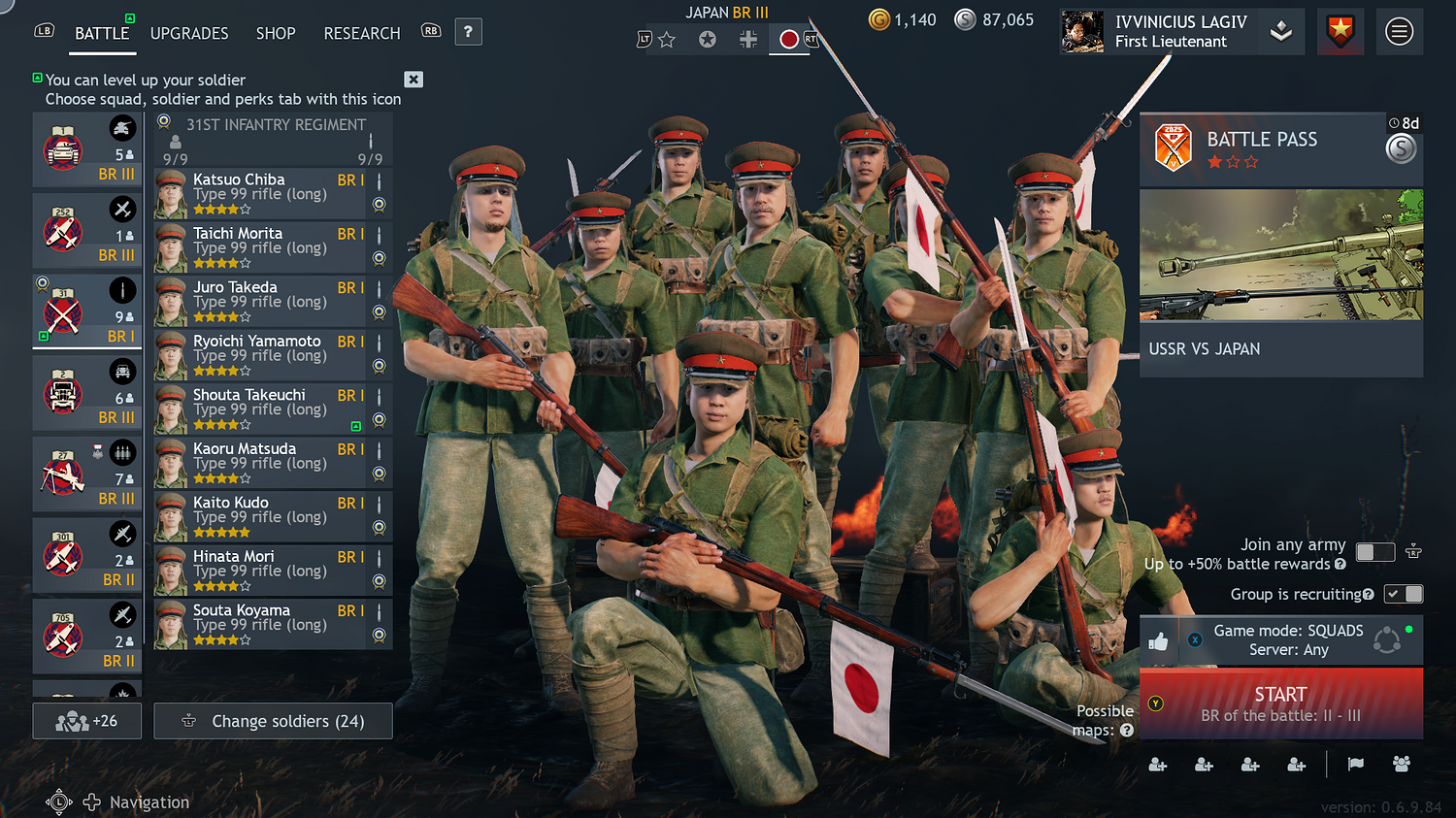The image size is (1456, 818).
Task: Select the flag icon near squad invite buttons
Action: tap(1355, 765)
